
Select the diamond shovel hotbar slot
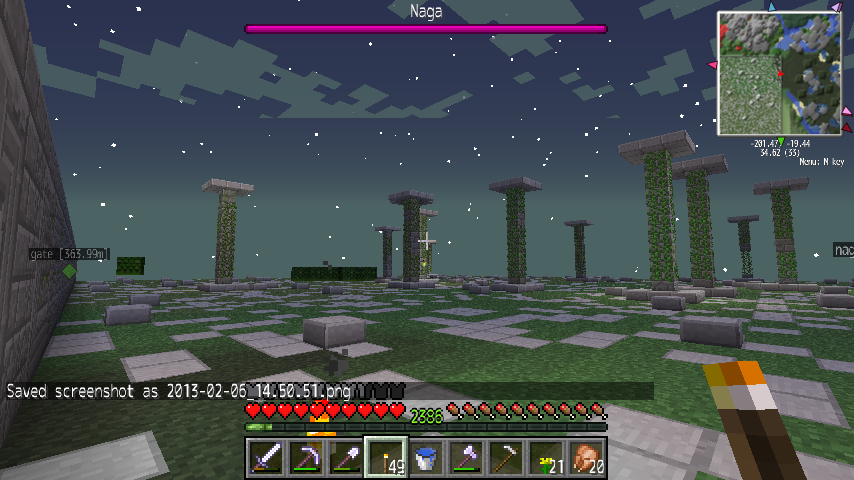click(345, 458)
